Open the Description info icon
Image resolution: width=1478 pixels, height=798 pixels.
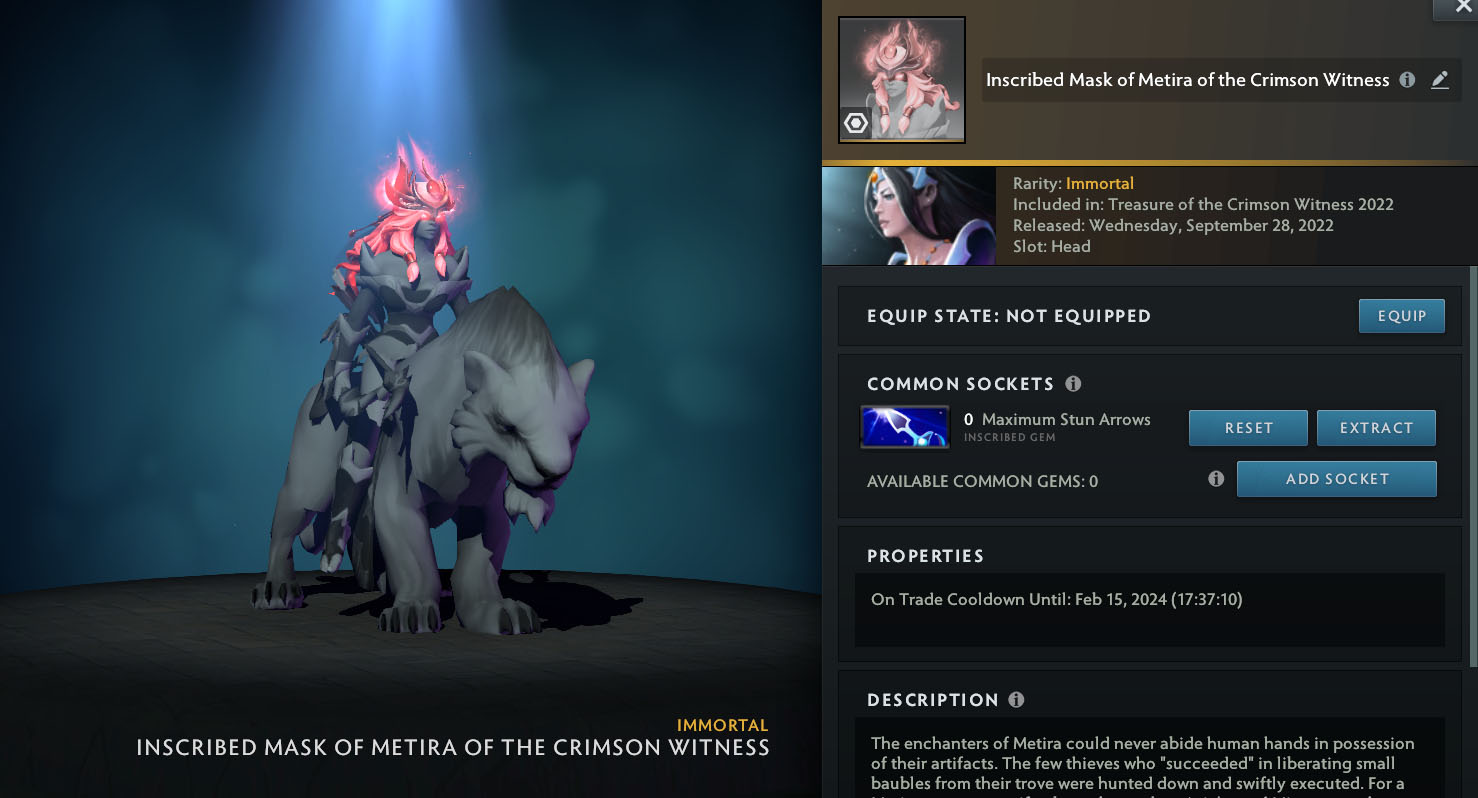tap(1016, 700)
